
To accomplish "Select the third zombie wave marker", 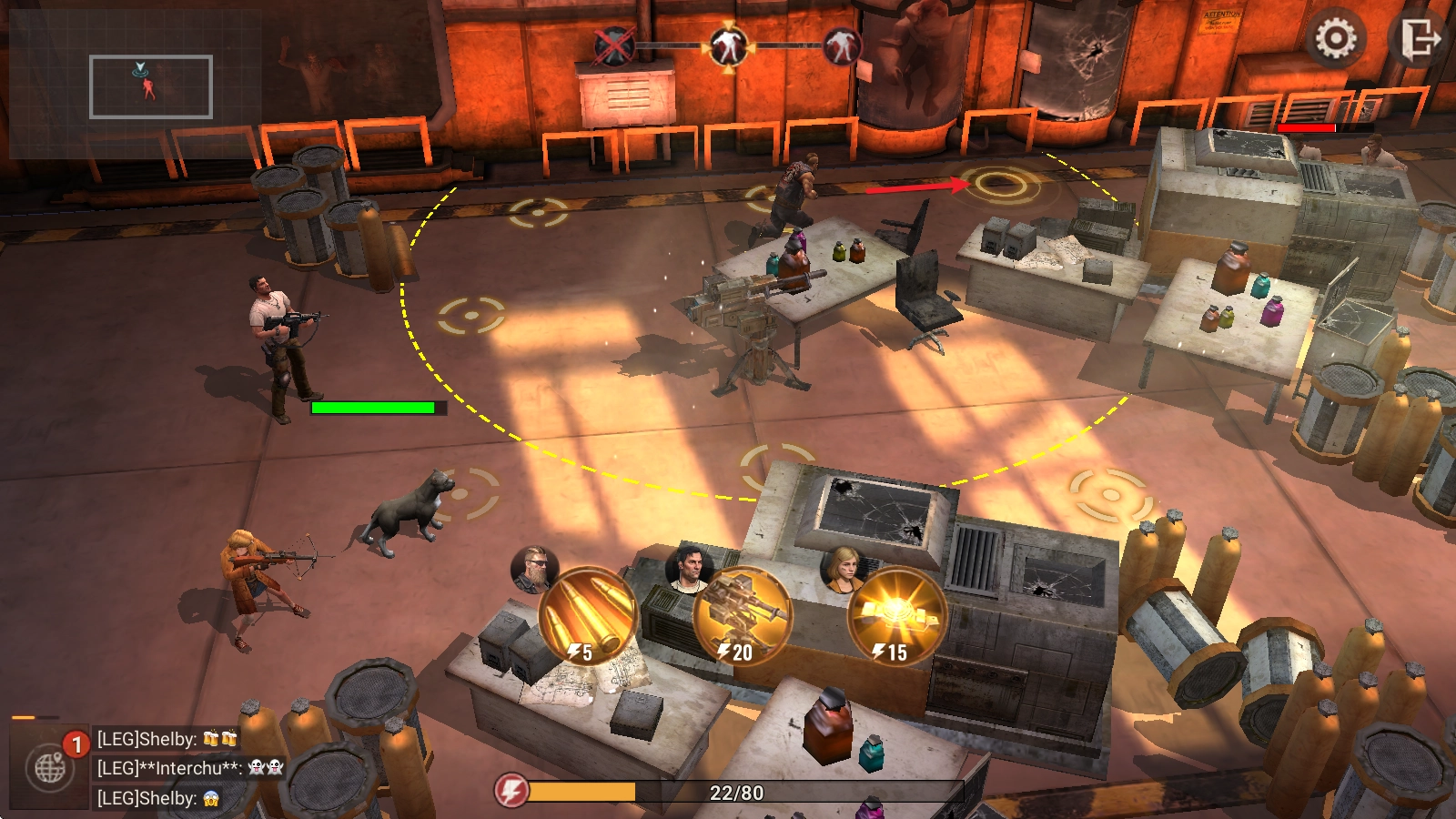I will [x=841, y=45].
